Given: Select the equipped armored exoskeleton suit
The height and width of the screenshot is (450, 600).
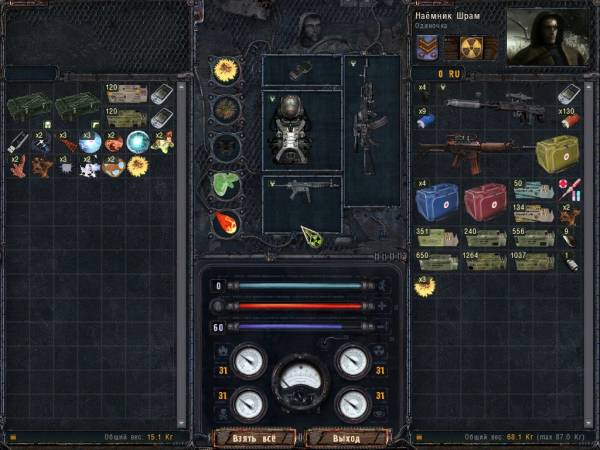Looking at the screenshot, I should (x=301, y=130).
